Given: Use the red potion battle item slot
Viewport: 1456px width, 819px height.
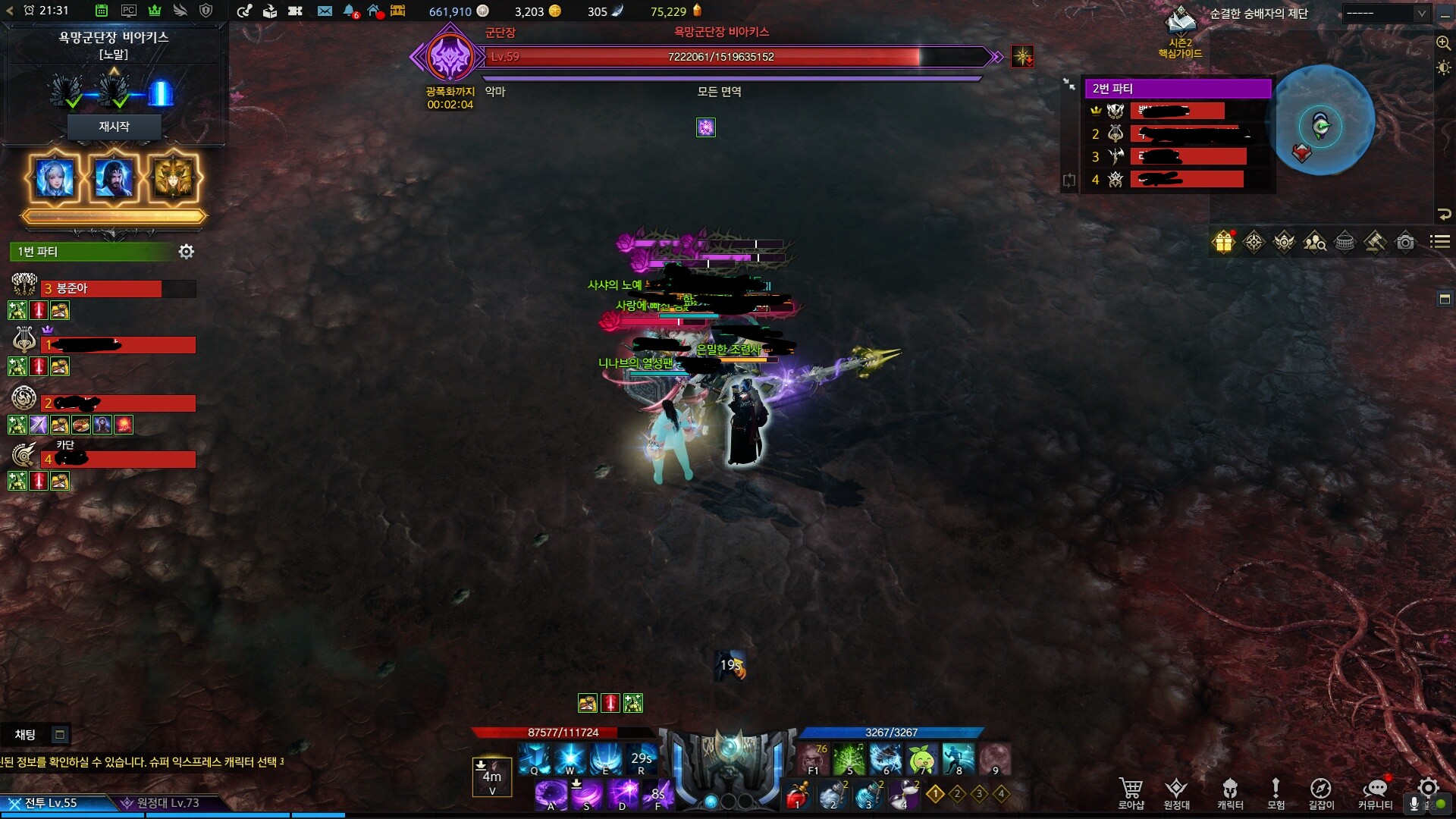Looking at the screenshot, I should point(797,795).
